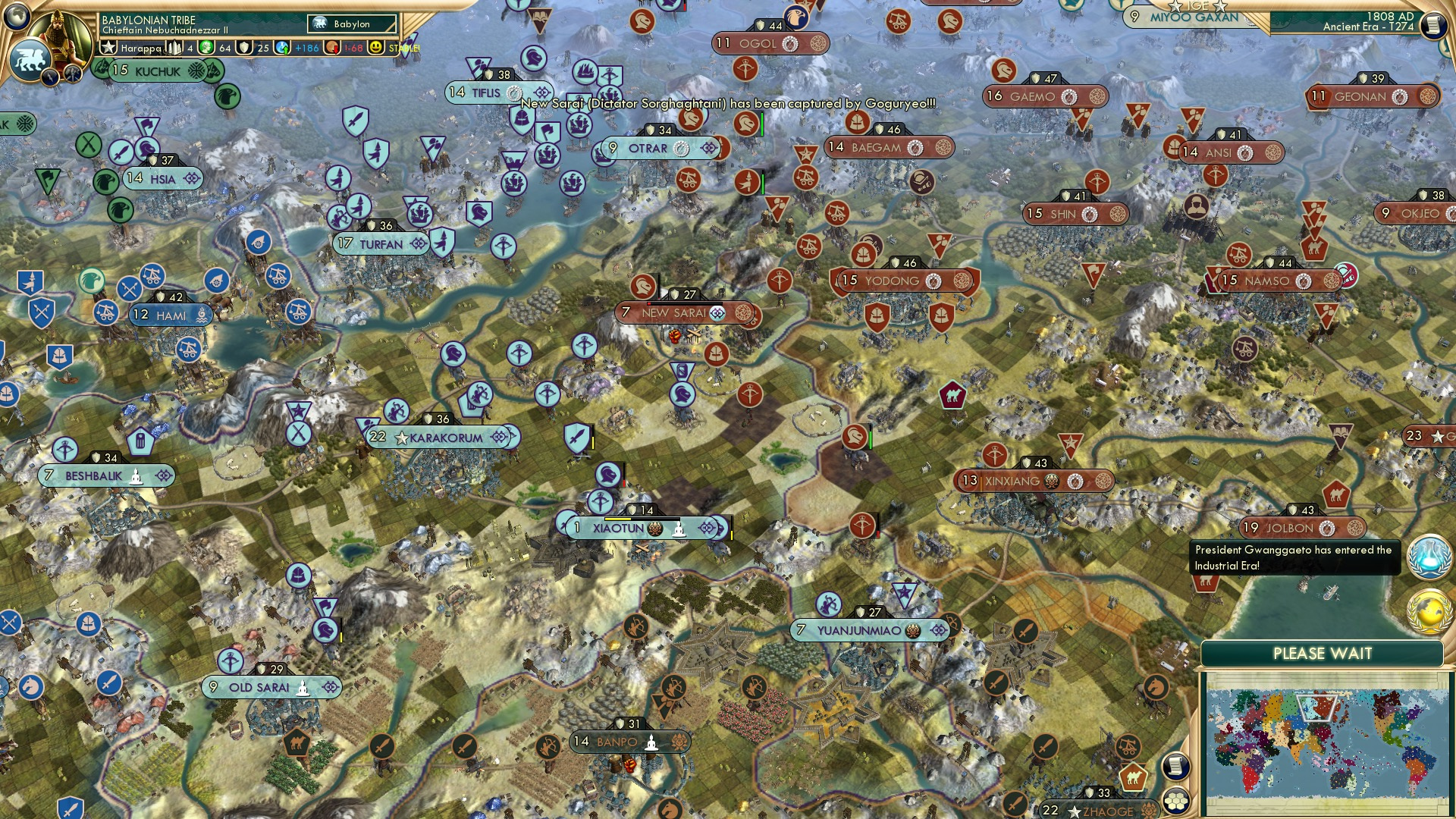The width and height of the screenshot is (1456, 819).
Task: Click the green science counter icon showing 64
Action: tap(206, 48)
